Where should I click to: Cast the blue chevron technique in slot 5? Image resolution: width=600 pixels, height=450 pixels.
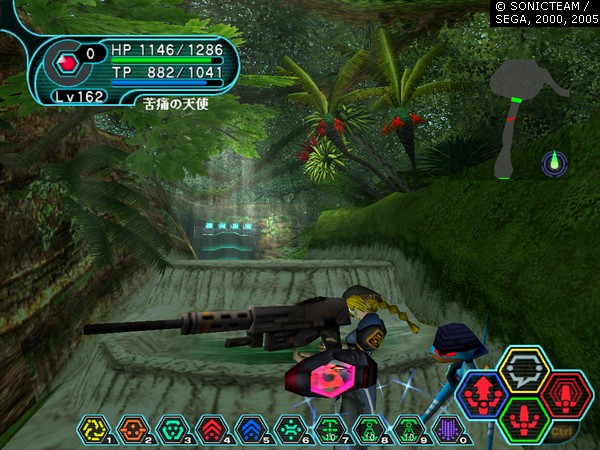click(249, 430)
